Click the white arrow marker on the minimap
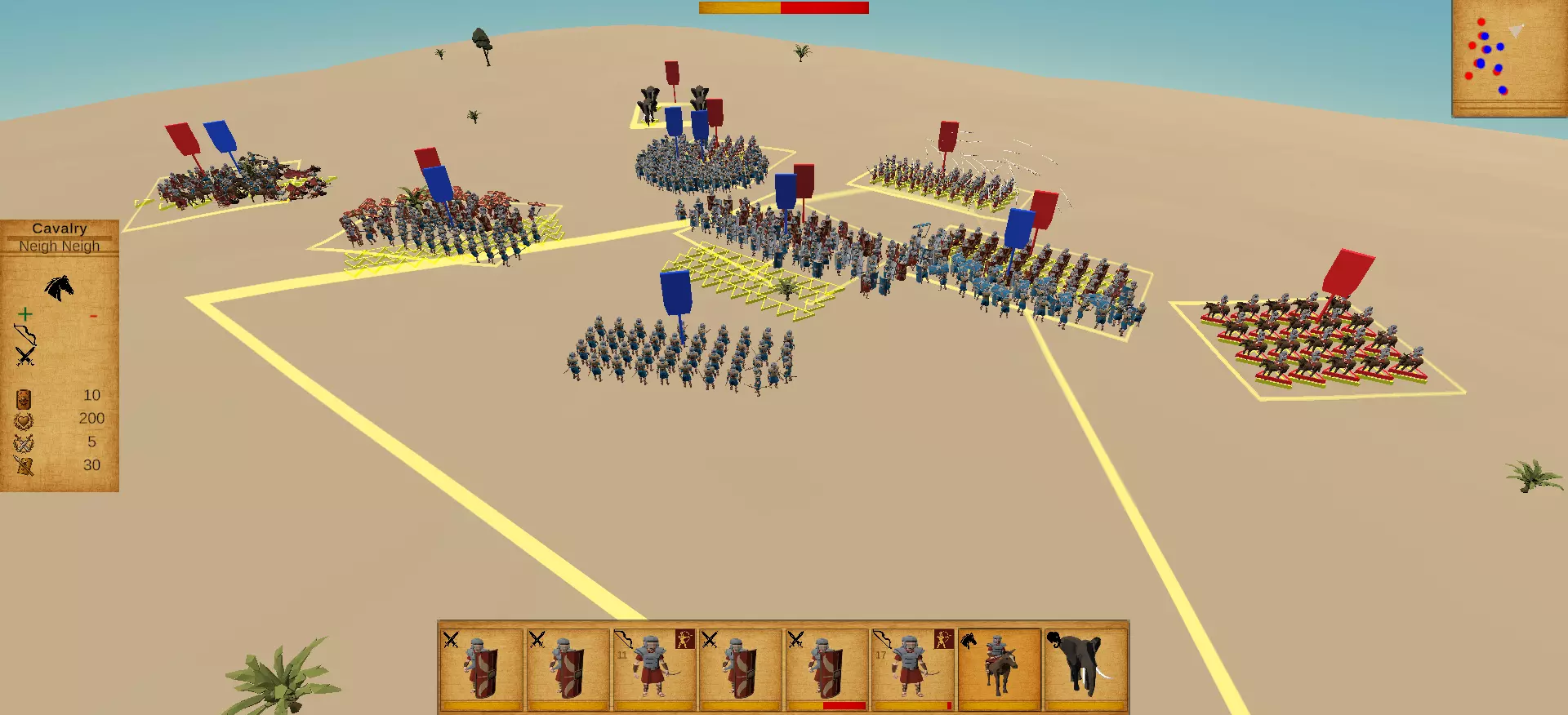The height and width of the screenshot is (715, 1568). point(1516,30)
